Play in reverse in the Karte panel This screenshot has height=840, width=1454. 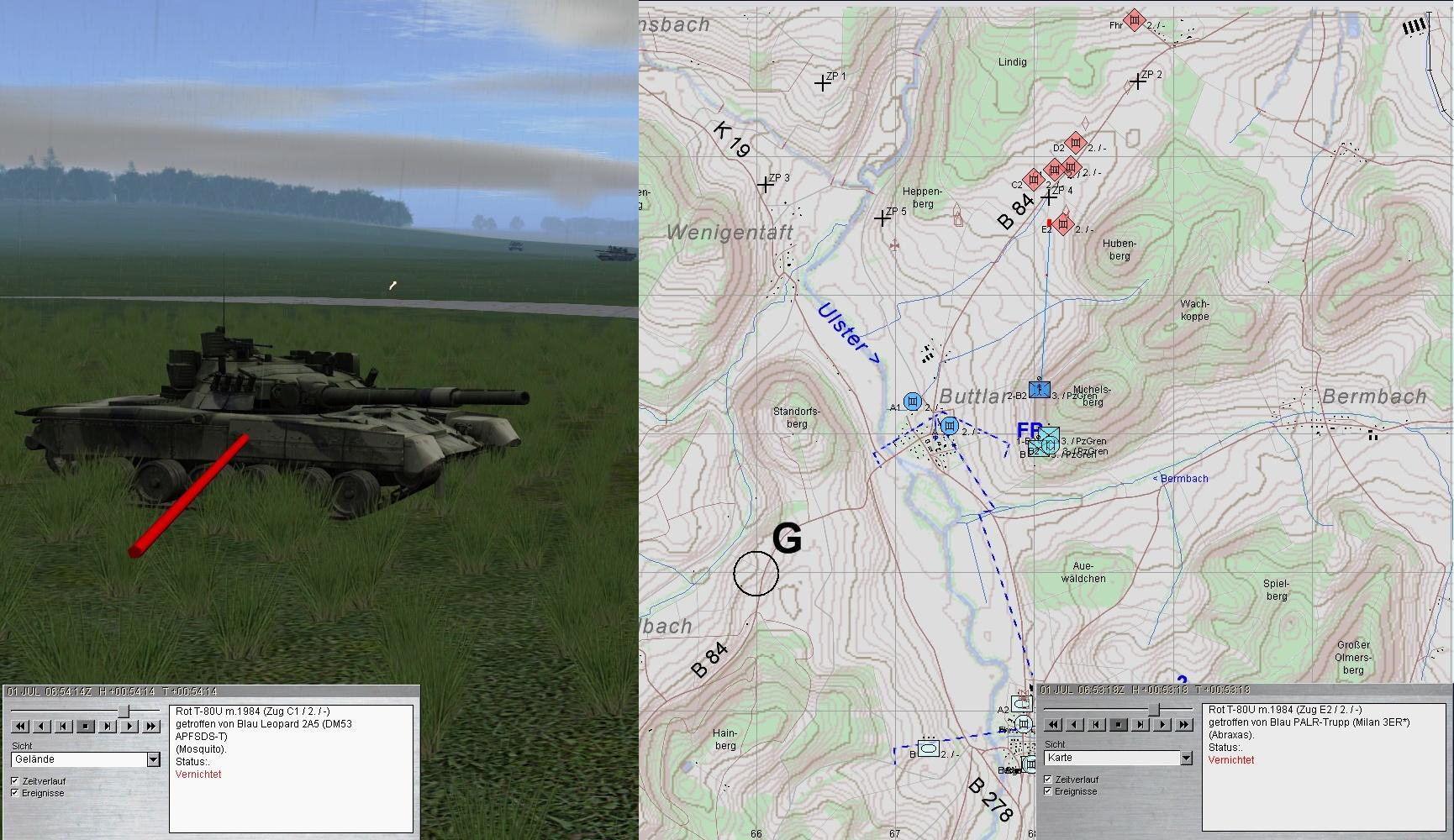point(1074,725)
